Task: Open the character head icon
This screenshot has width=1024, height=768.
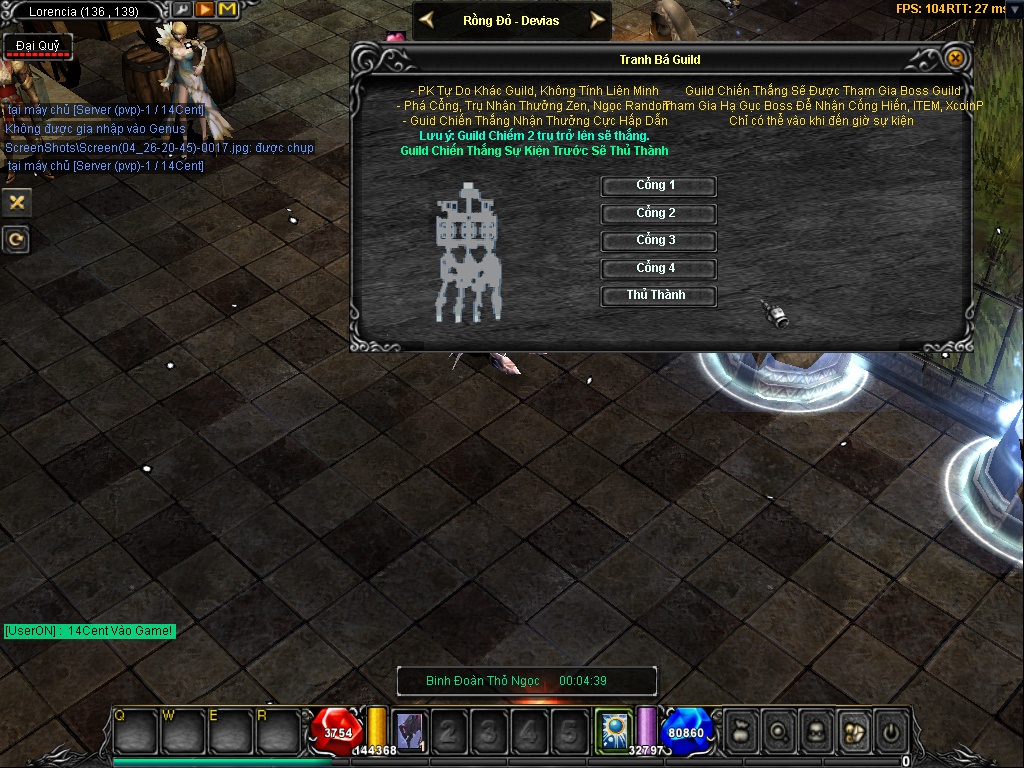Action: 815,732
